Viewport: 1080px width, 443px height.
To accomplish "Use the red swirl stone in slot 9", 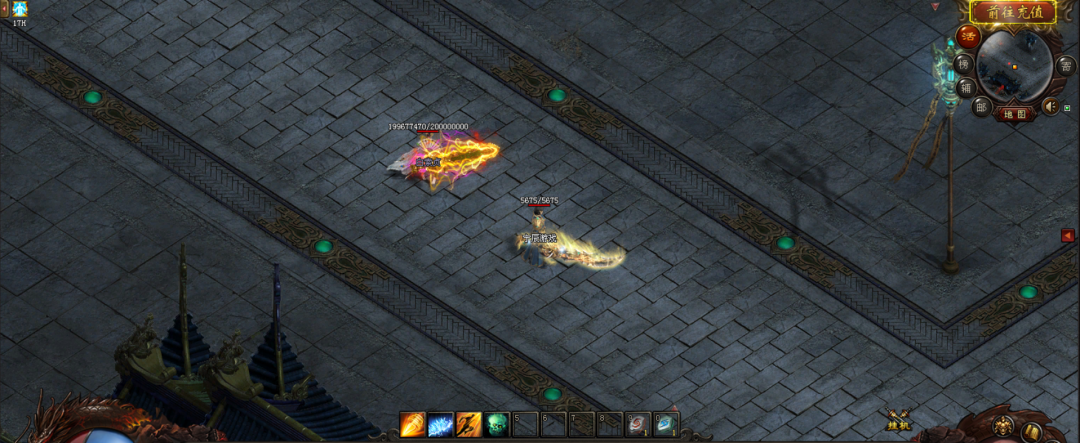I will point(638,425).
